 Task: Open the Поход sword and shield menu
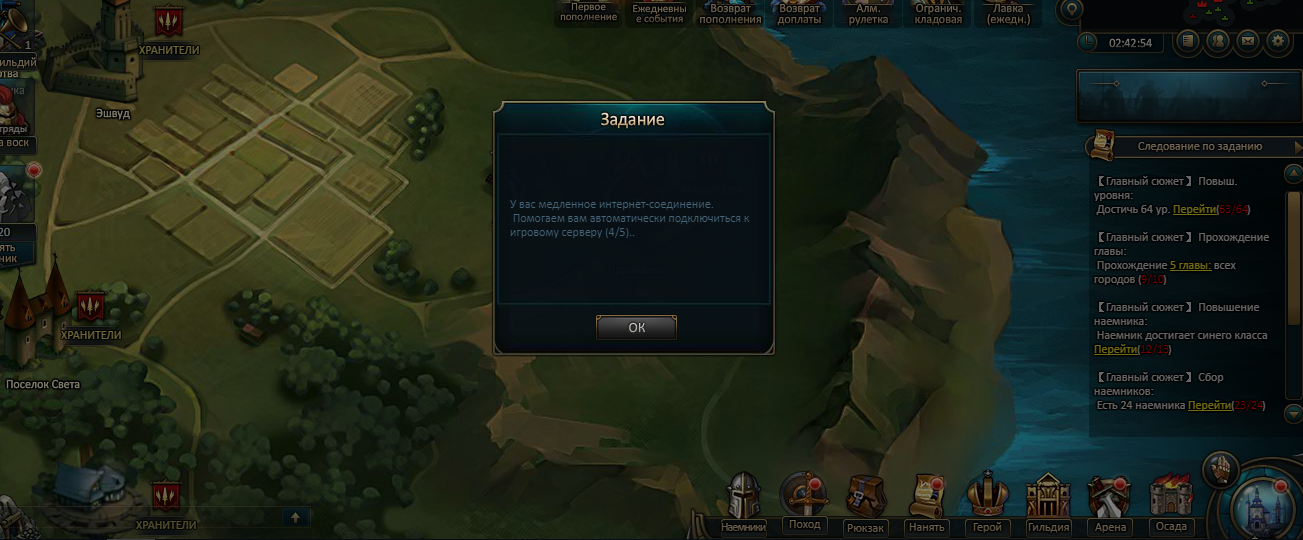pos(803,498)
